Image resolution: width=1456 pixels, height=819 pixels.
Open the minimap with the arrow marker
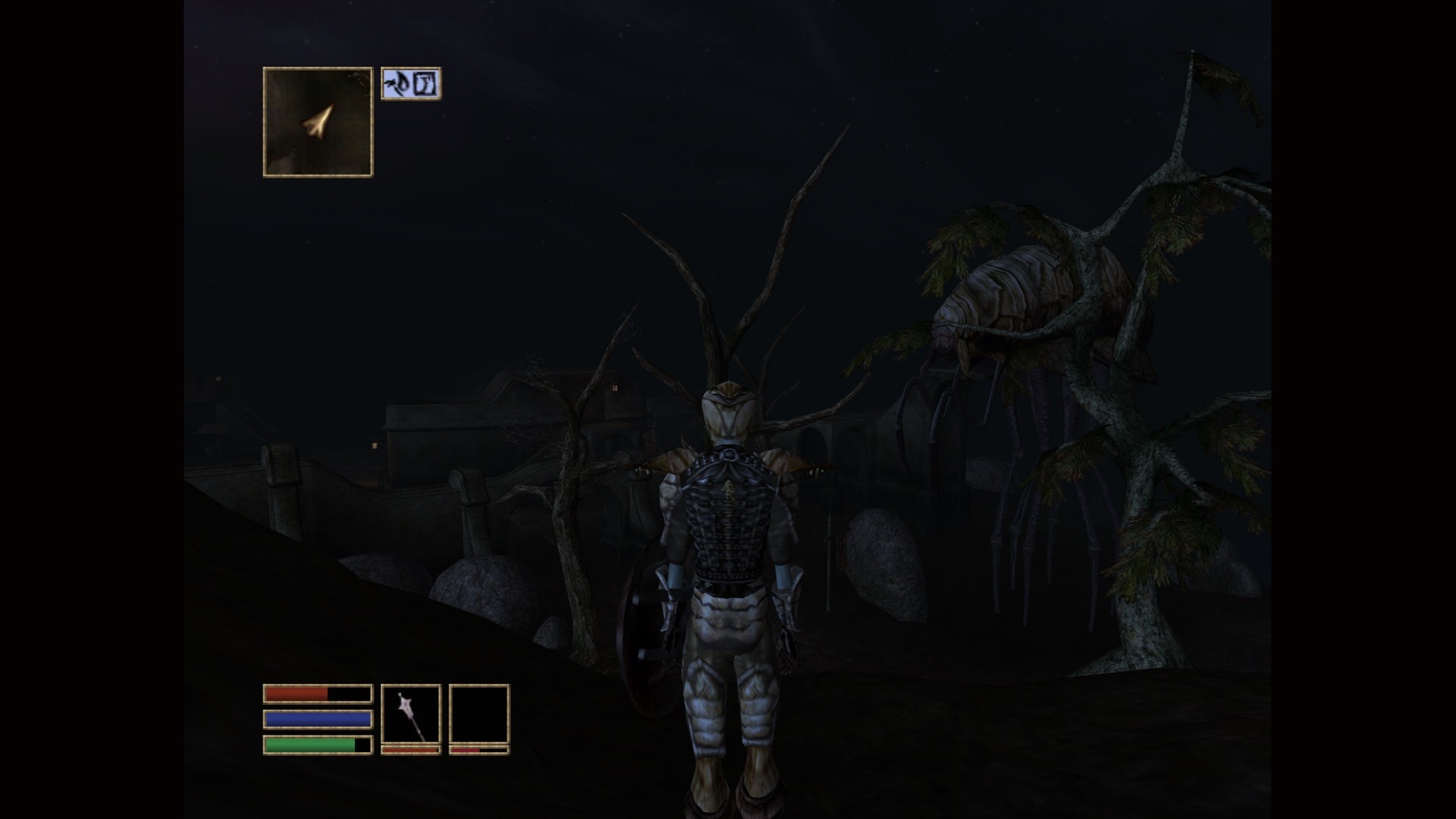[x=318, y=122]
